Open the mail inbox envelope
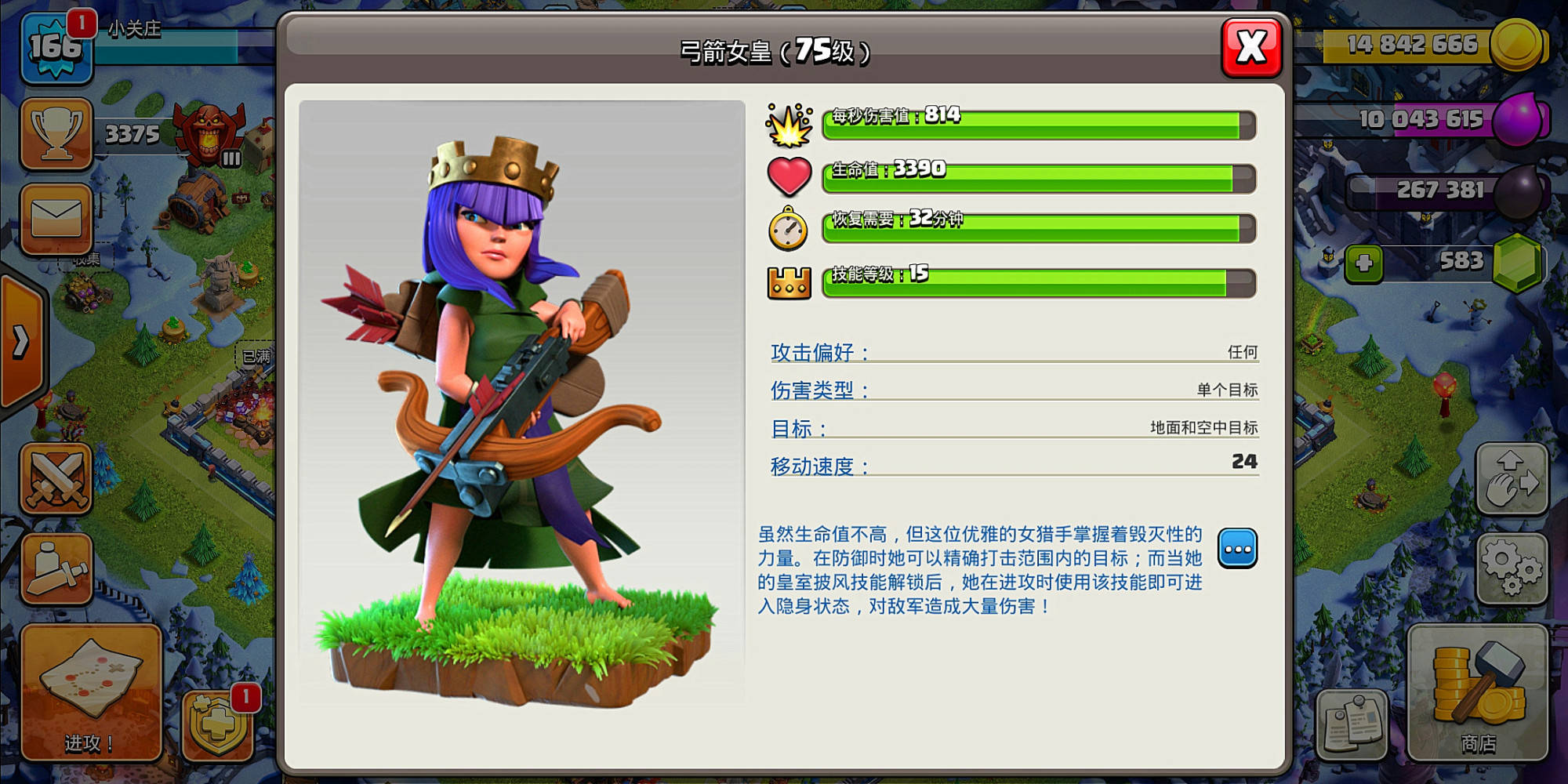 [56, 219]
